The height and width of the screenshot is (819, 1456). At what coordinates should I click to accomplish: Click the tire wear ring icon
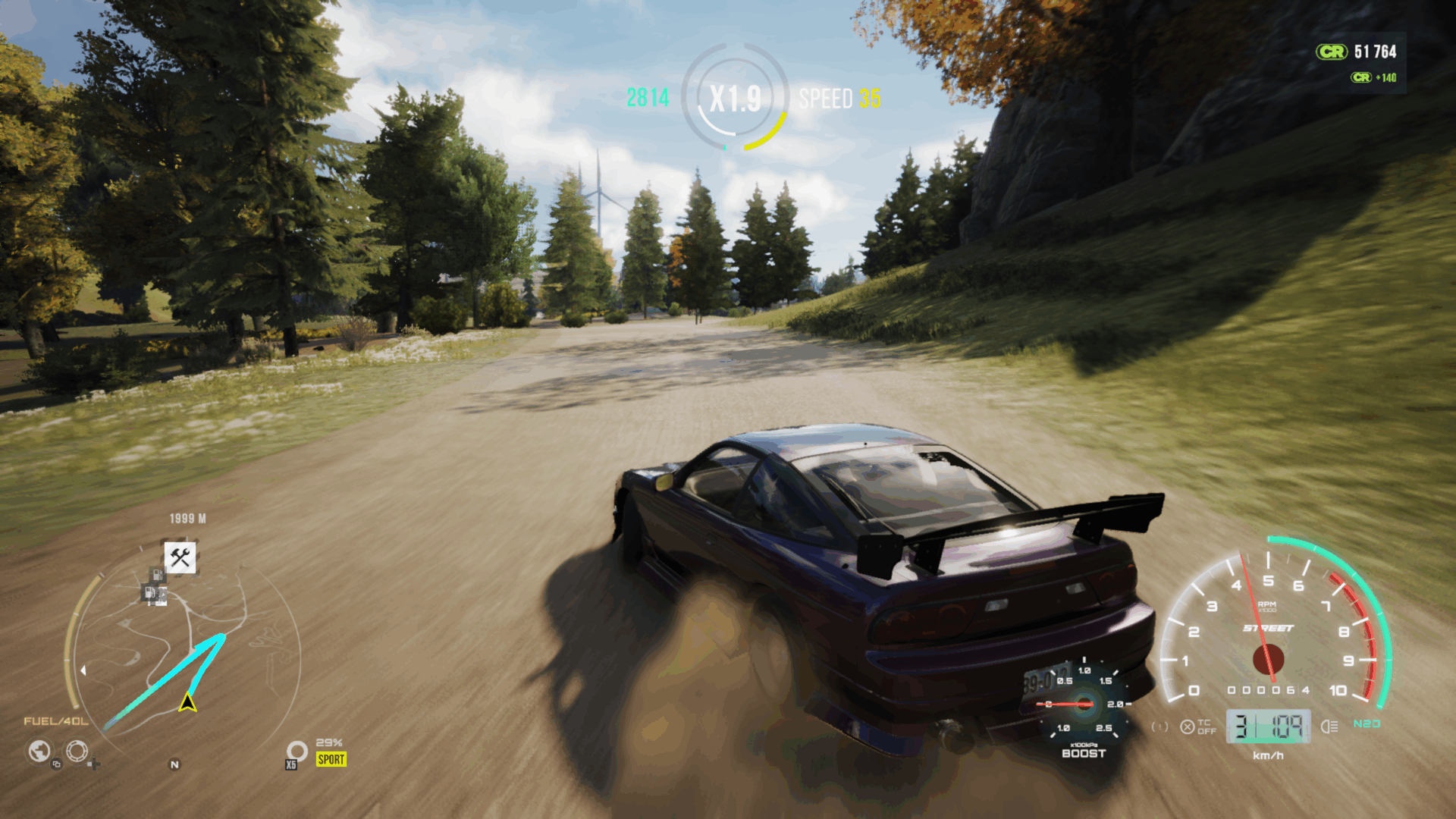[x=297, y=750]
